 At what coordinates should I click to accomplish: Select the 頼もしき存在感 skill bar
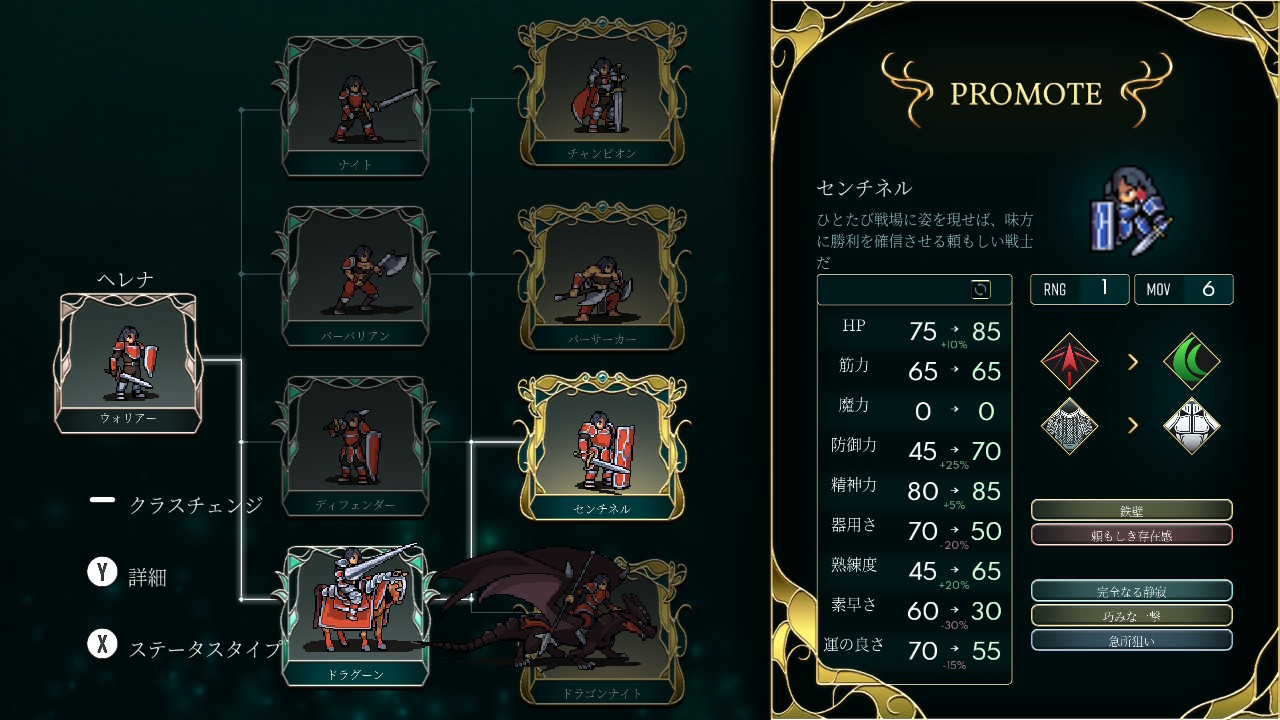point(1131,535)
